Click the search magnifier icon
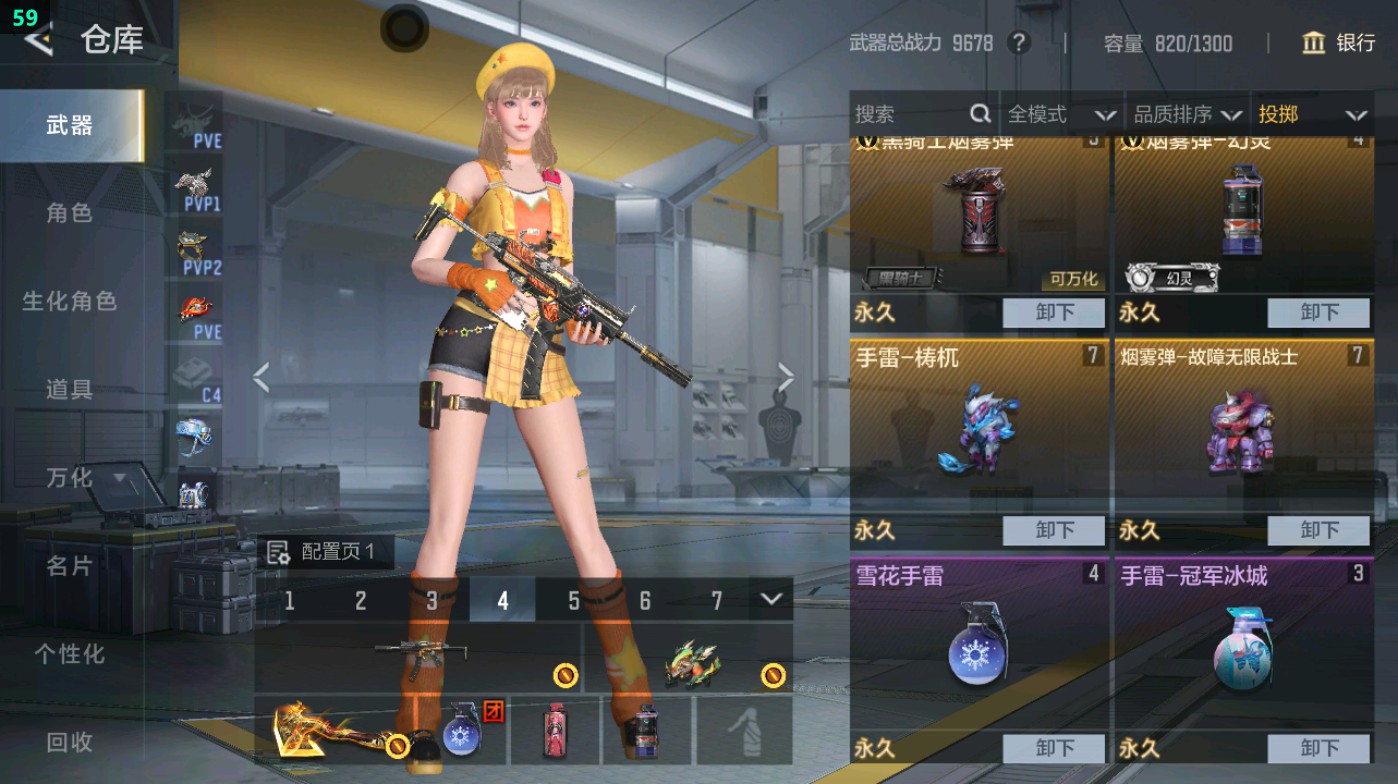Viewport: 1398px width, 784px height. (981, 114)
